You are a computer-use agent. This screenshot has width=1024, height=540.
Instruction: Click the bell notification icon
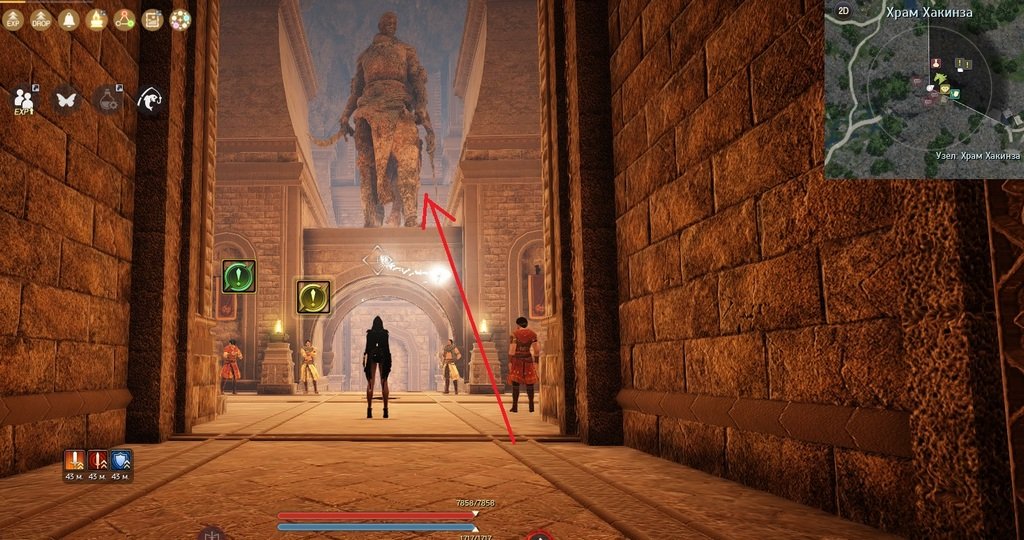tap(69, 19)
